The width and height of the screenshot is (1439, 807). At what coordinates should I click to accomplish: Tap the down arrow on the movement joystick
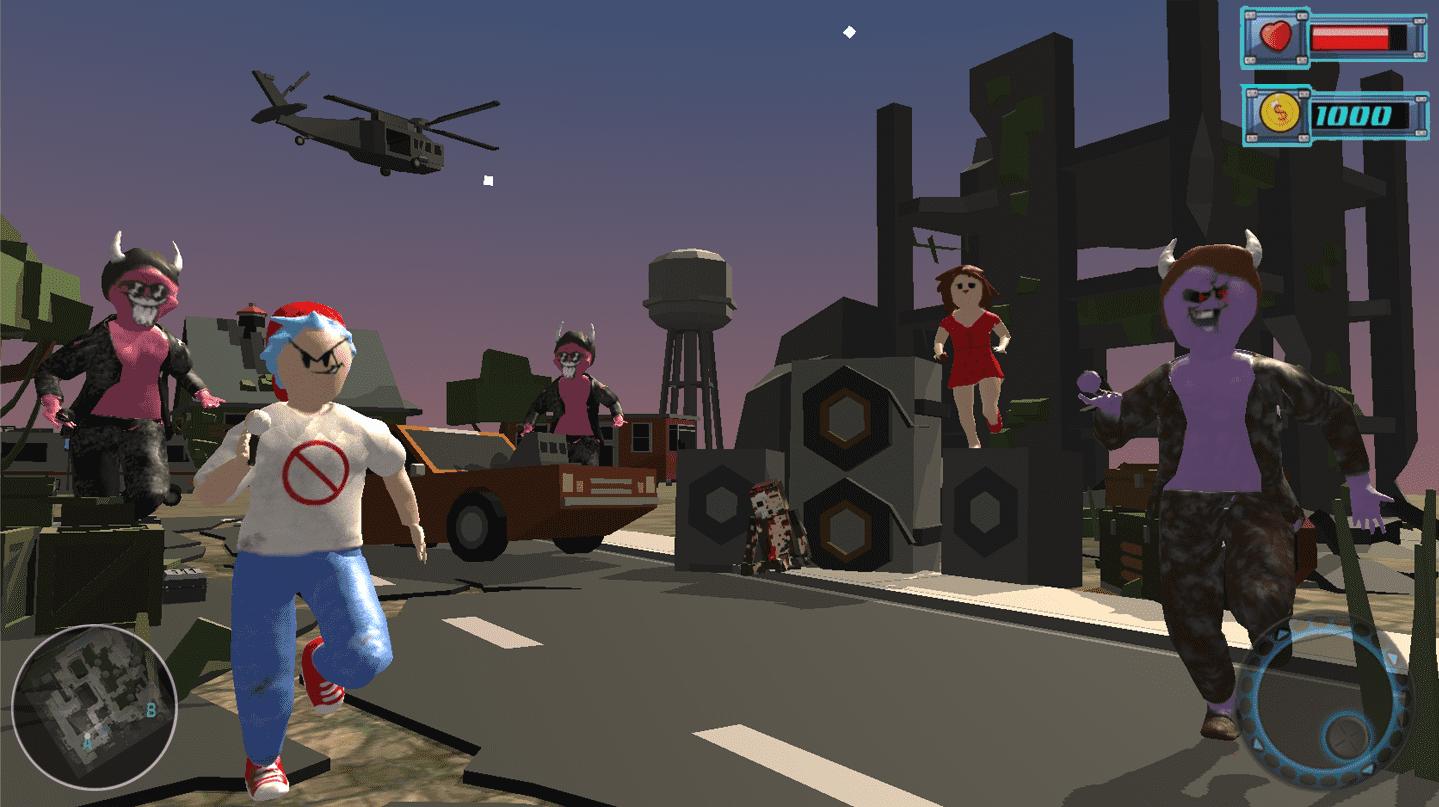click(1369, 768)
